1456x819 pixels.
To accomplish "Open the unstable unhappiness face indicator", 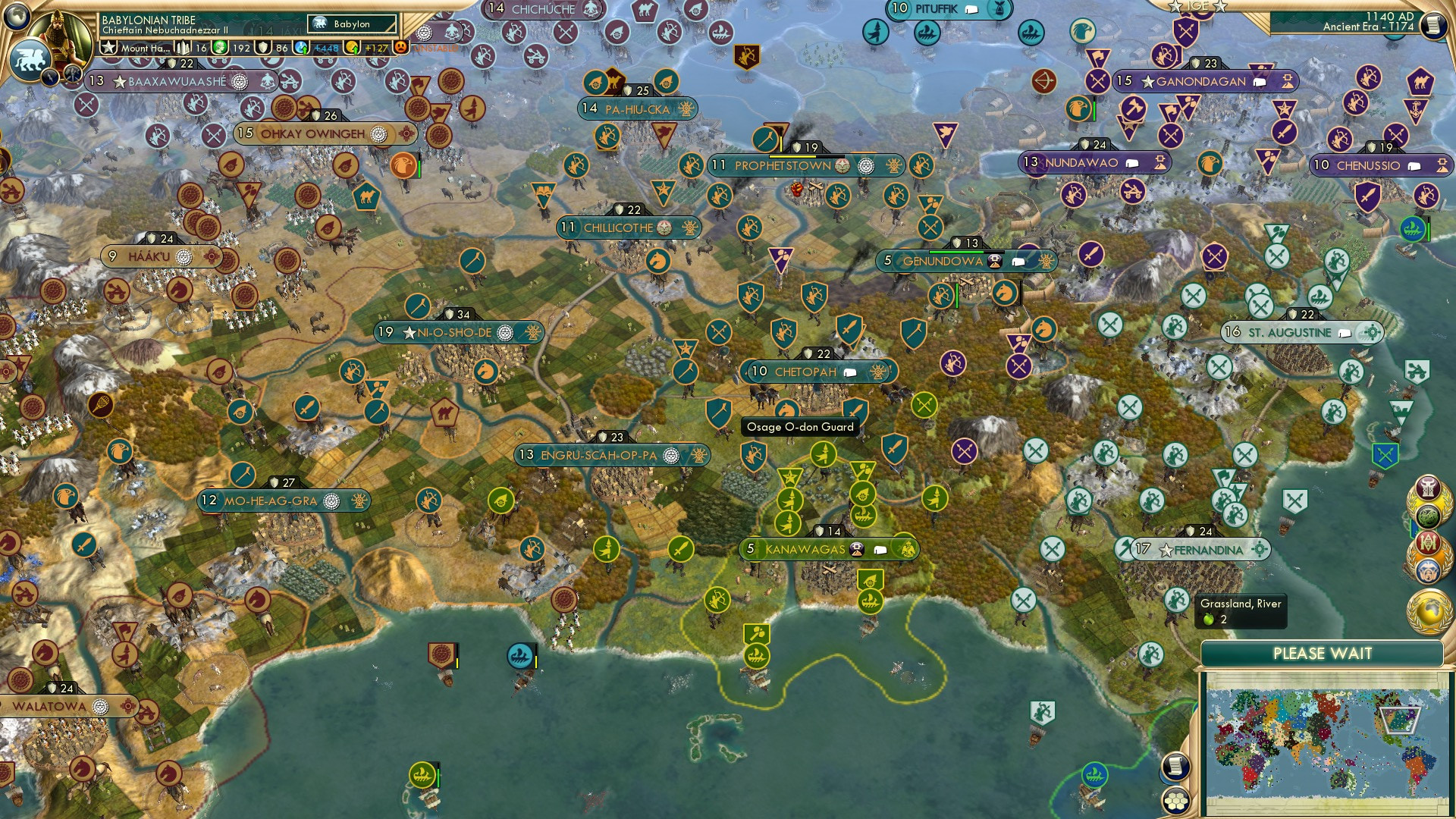I will pyautogui.click(x=400, y=47).
